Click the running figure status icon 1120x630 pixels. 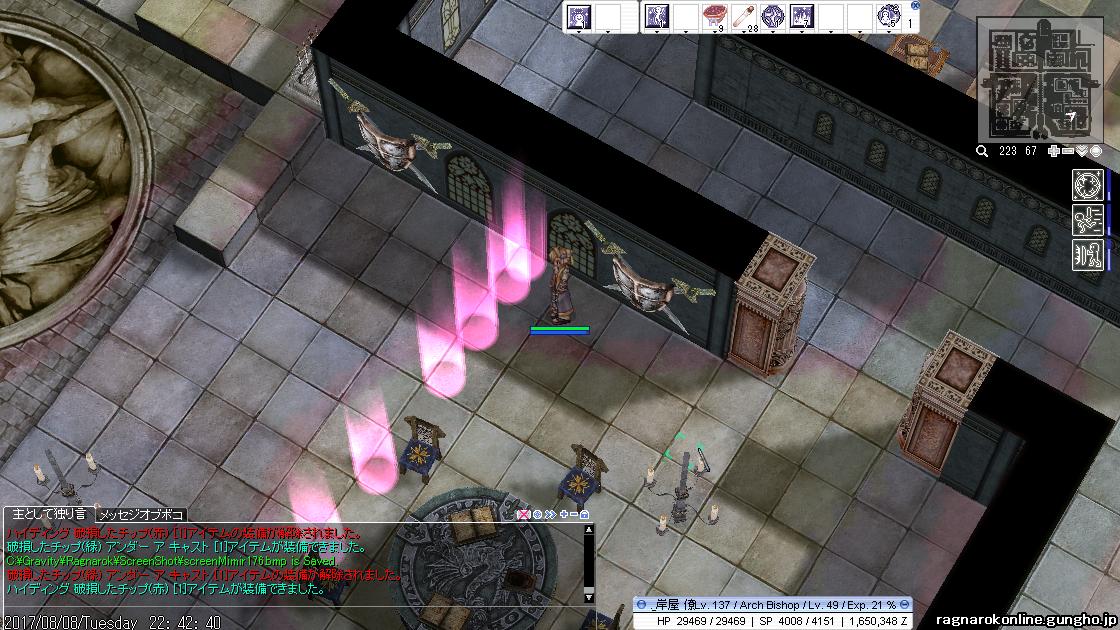point(1087,219)
